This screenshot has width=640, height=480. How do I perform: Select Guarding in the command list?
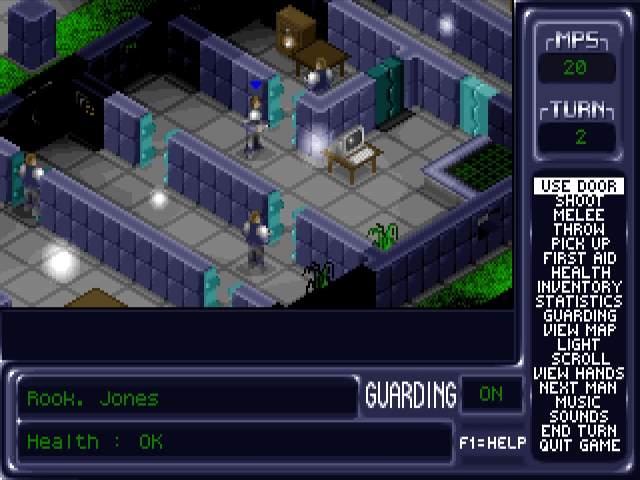pos(579,315)
